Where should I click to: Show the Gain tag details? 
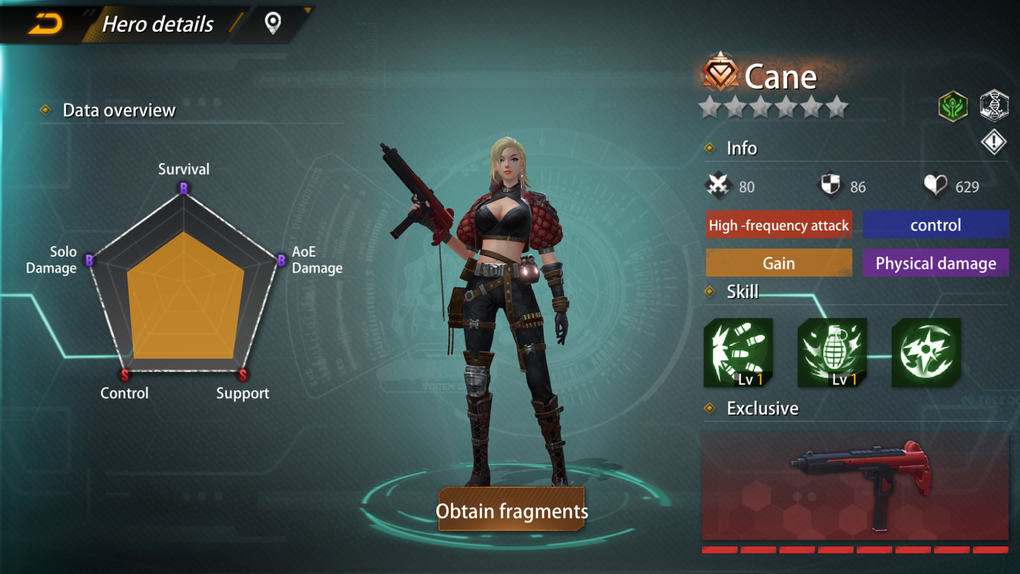pyautogui.click(x=778, y=263)
